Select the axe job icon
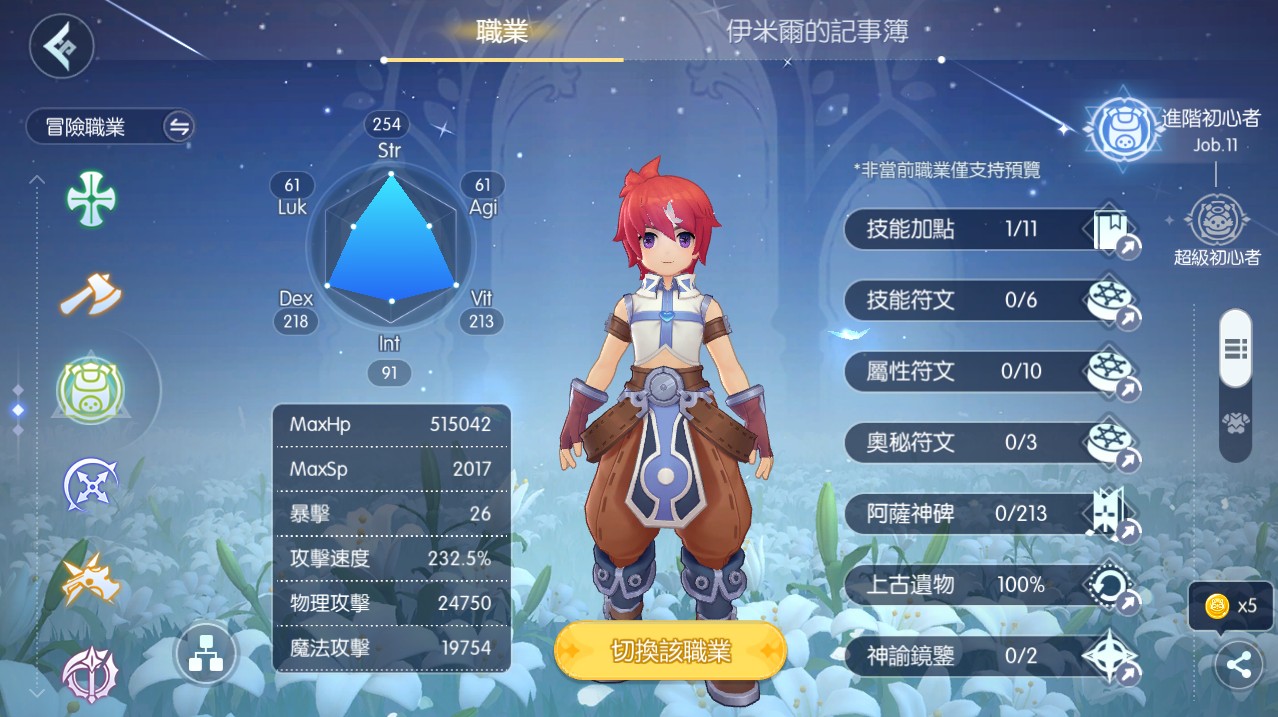Image resolution: width=1278 pixels, height=717 pixels. 91,295
